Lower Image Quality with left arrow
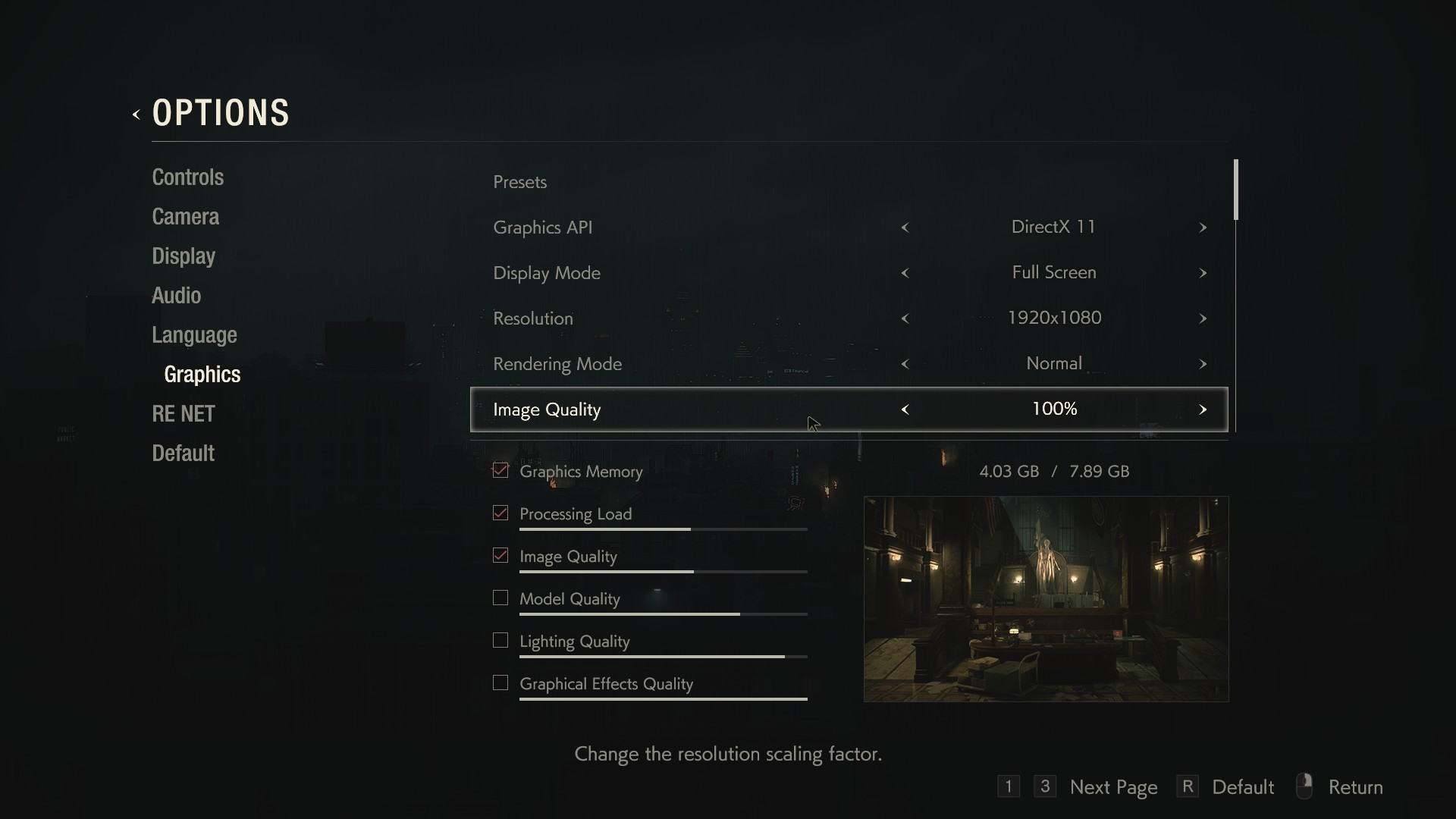This screenshot has height=819, width=1456. tap(905, 409)
